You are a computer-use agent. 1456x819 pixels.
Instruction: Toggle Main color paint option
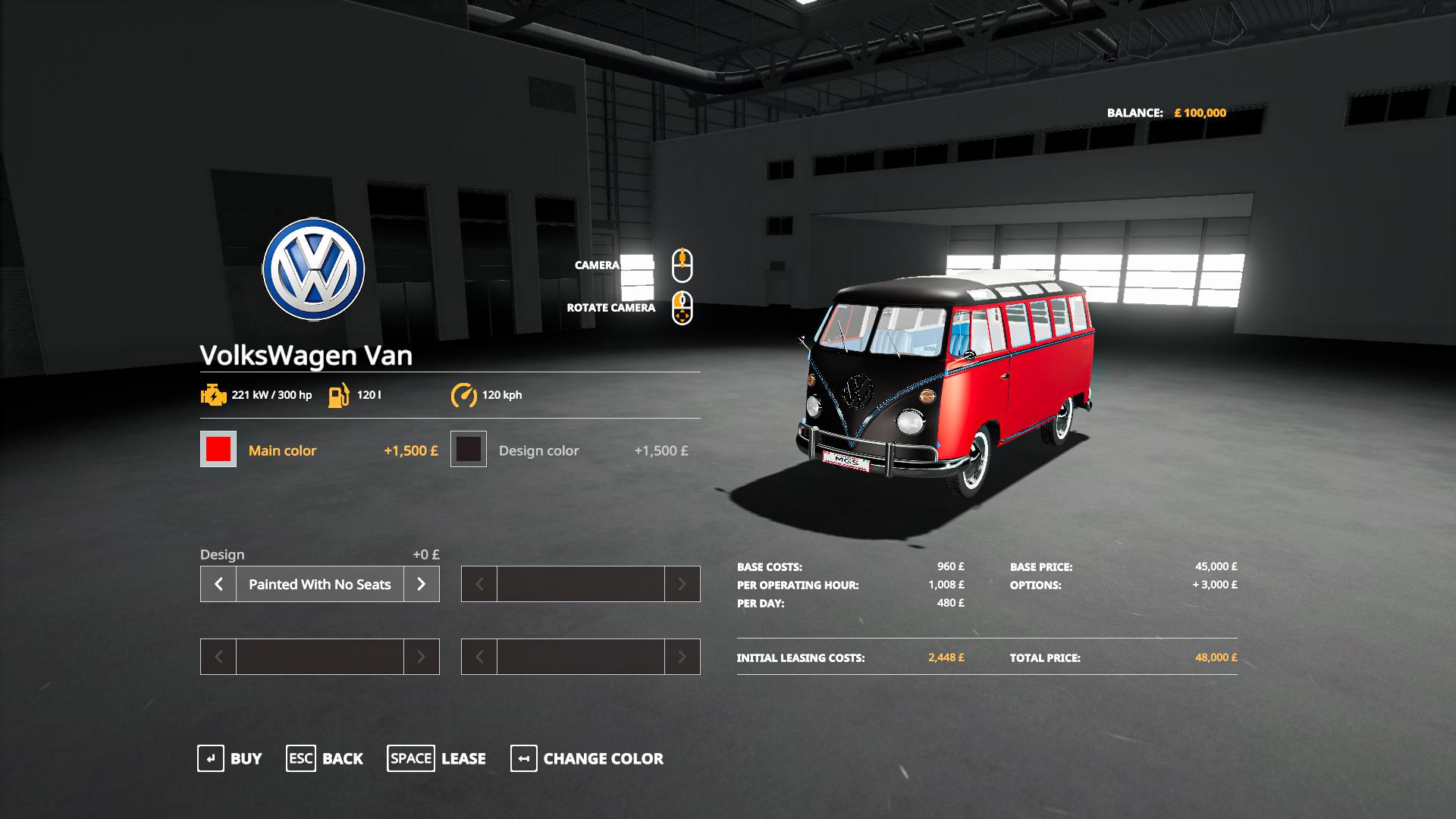pos(284,450)
